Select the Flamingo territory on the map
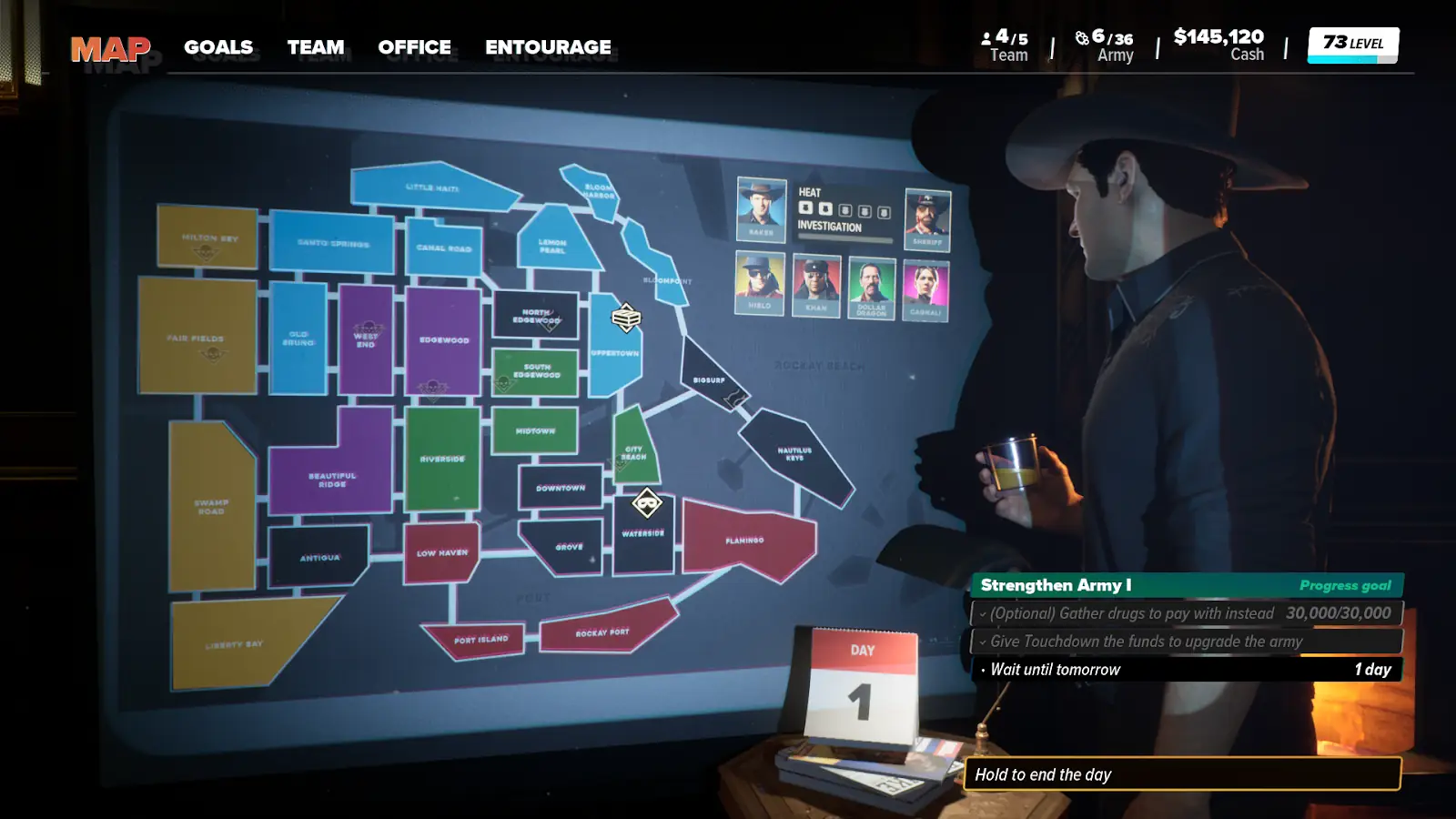This screenshot has width=1456, height=819. 744,539
